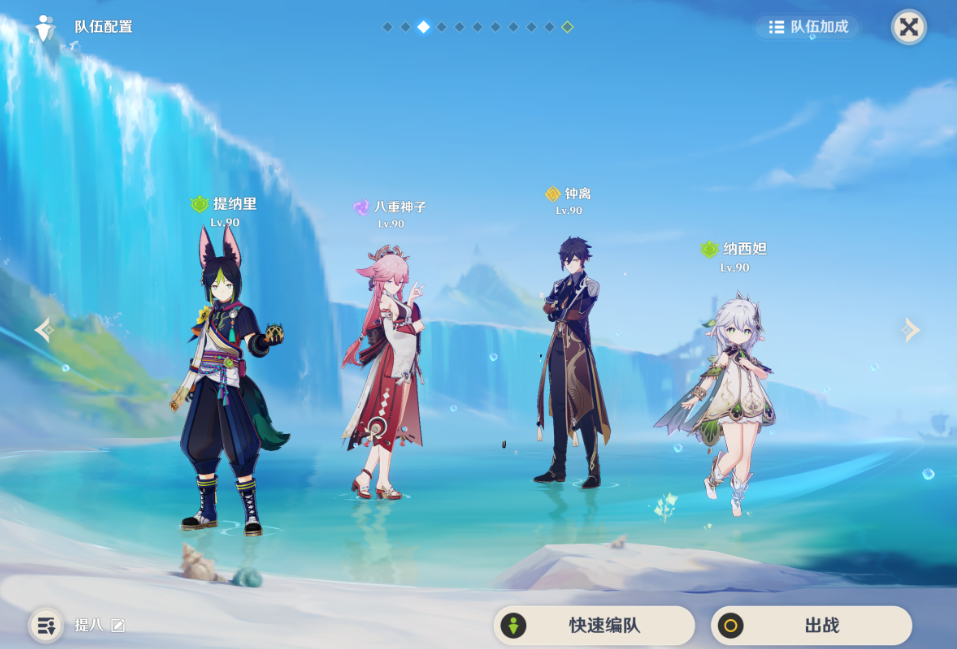Screen dimensions: 957x649
Task: Switch to the next party with right arrow
Action: click(910, 329)
